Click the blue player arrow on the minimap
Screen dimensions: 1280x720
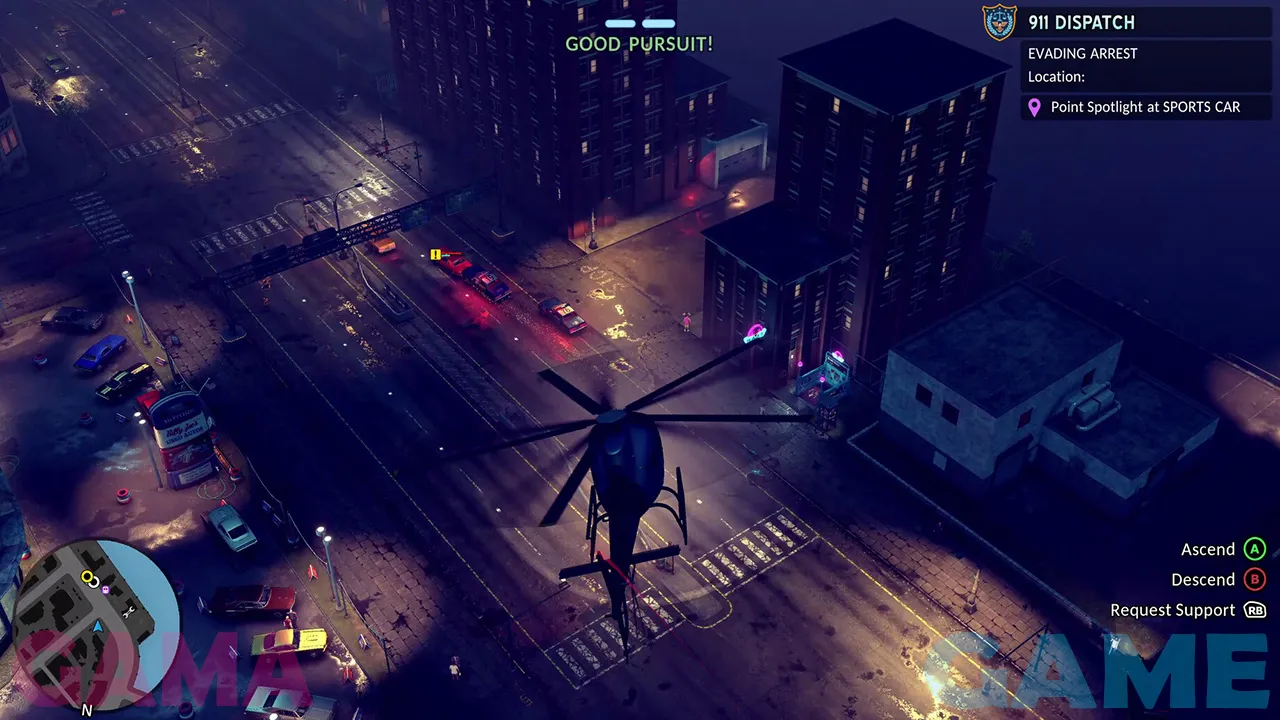(98, 627)
